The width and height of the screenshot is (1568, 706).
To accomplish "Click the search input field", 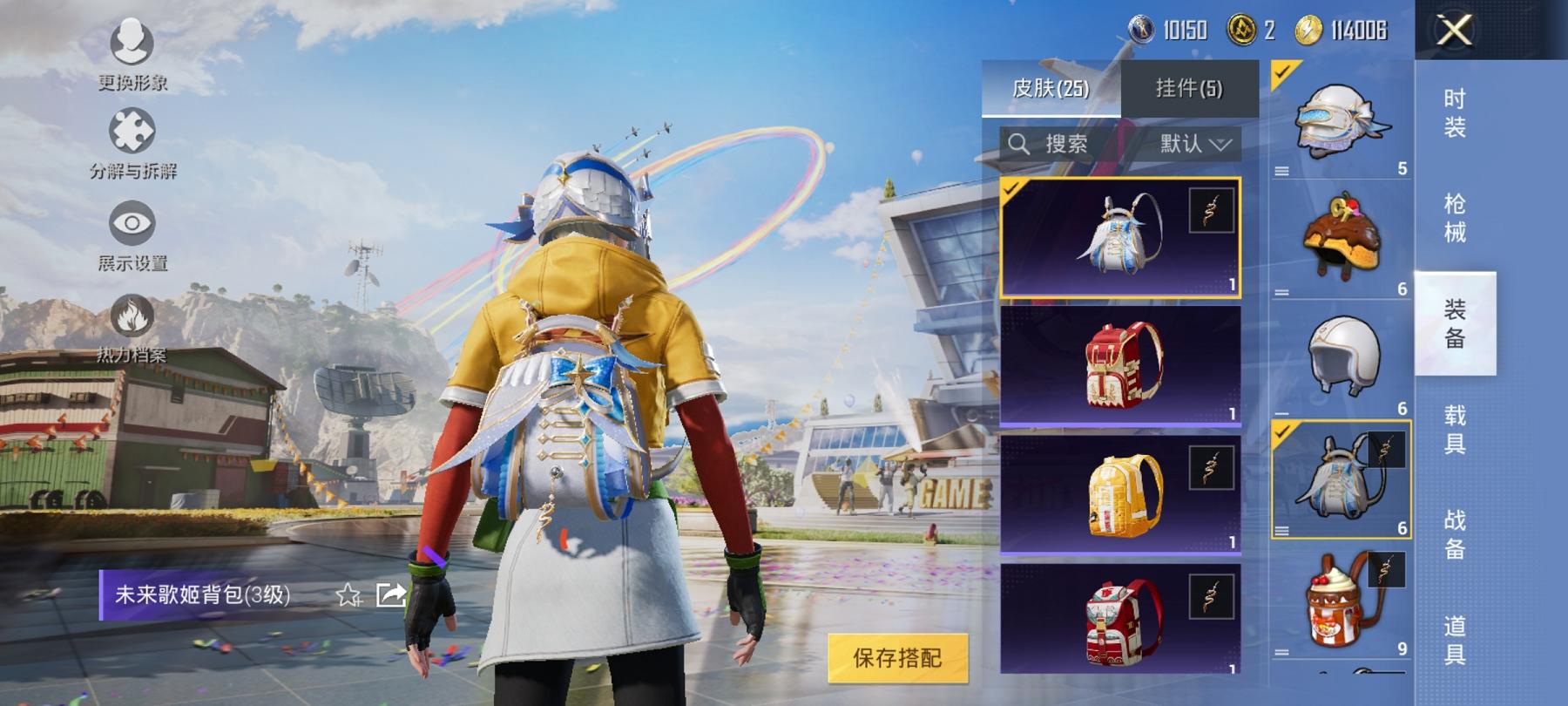I will [1071, 145].
